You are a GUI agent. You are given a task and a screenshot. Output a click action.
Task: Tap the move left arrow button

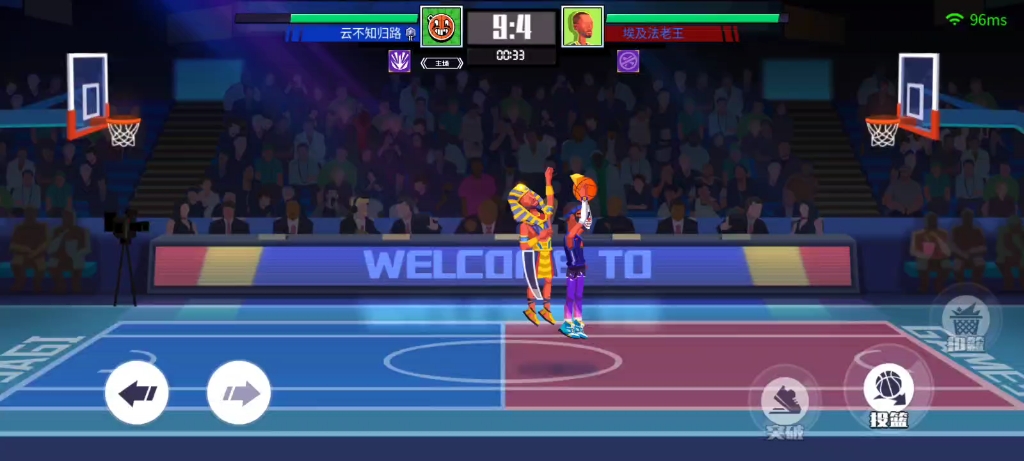tap(137, 392)
